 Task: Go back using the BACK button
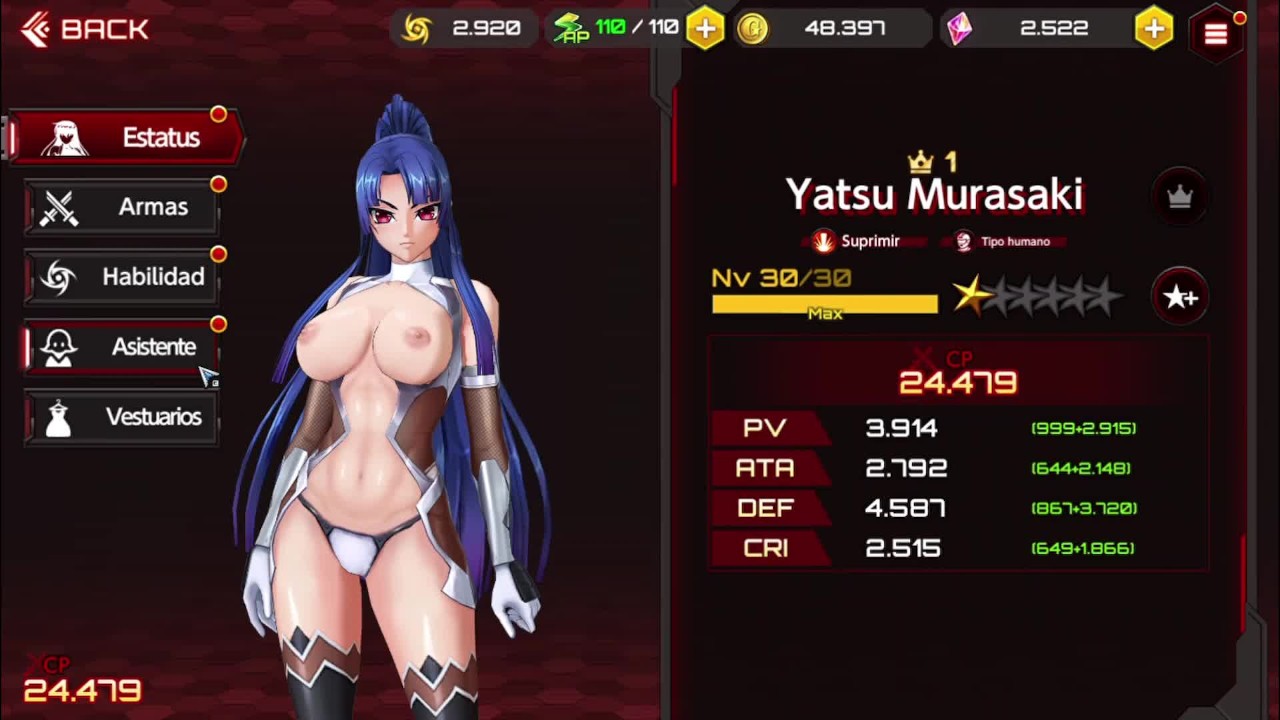point(86,30)
